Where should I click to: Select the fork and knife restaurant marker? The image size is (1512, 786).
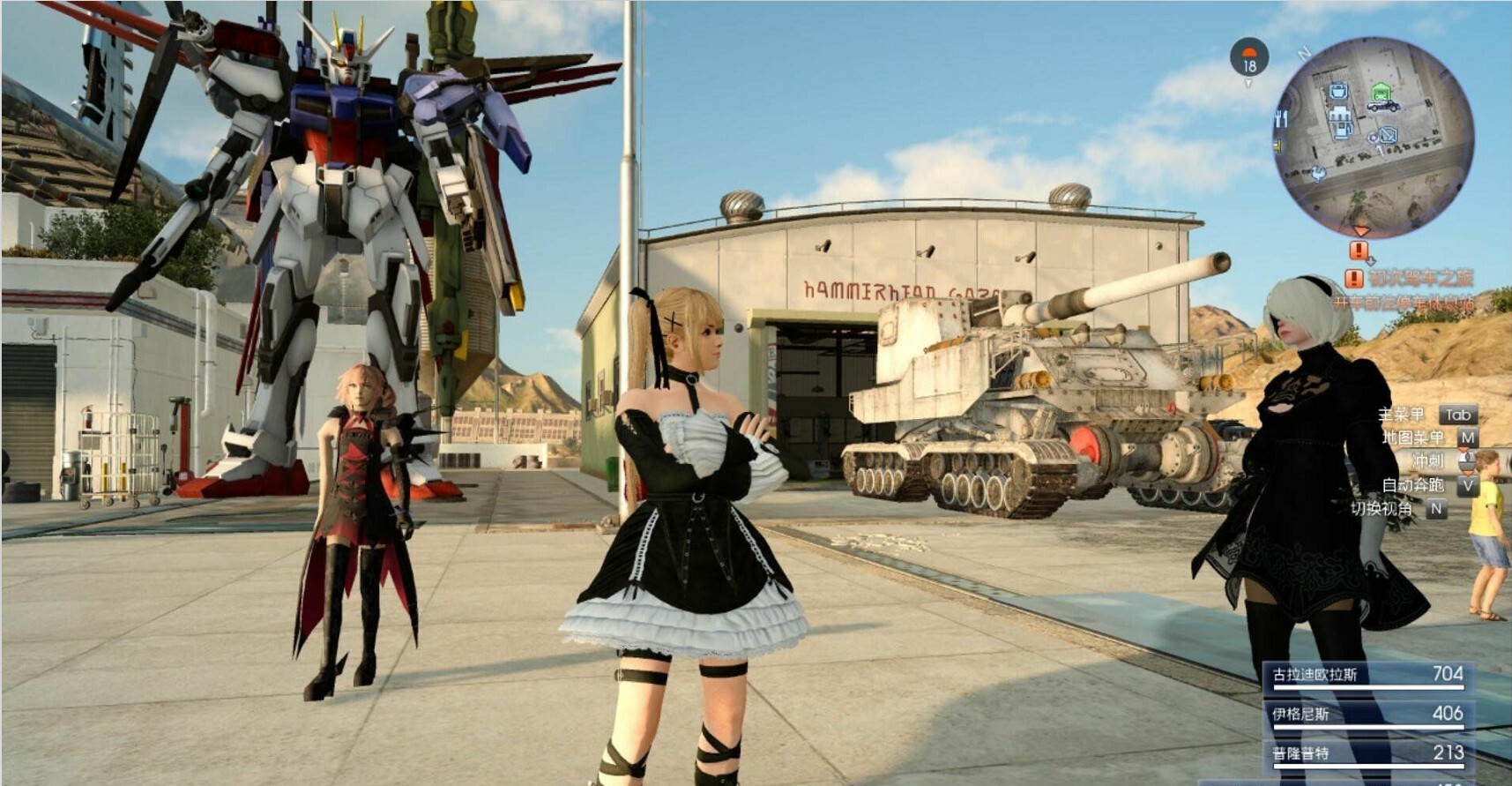pos(1282,118)
